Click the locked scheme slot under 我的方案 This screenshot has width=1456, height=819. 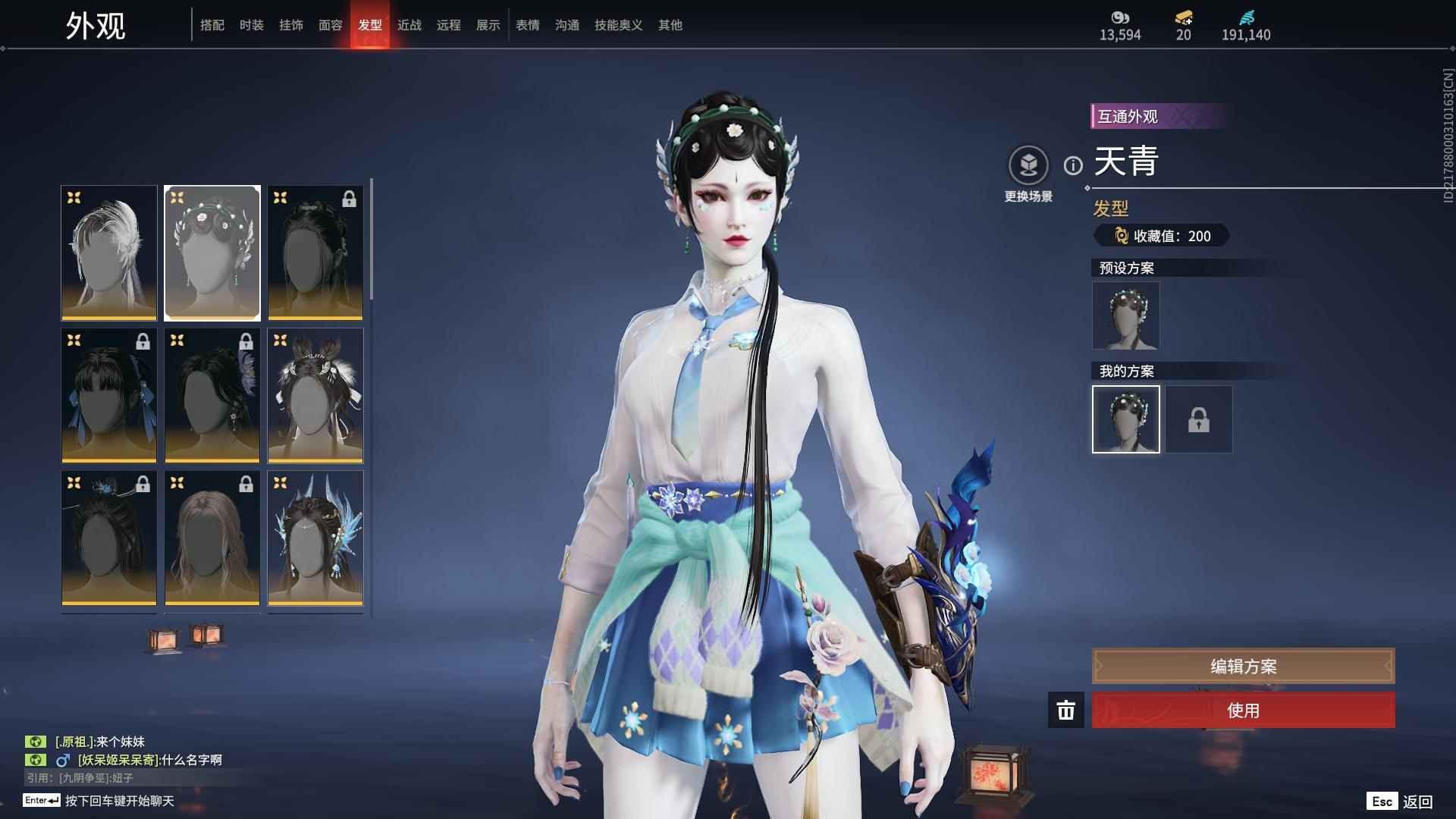(x=1199, y=419)
